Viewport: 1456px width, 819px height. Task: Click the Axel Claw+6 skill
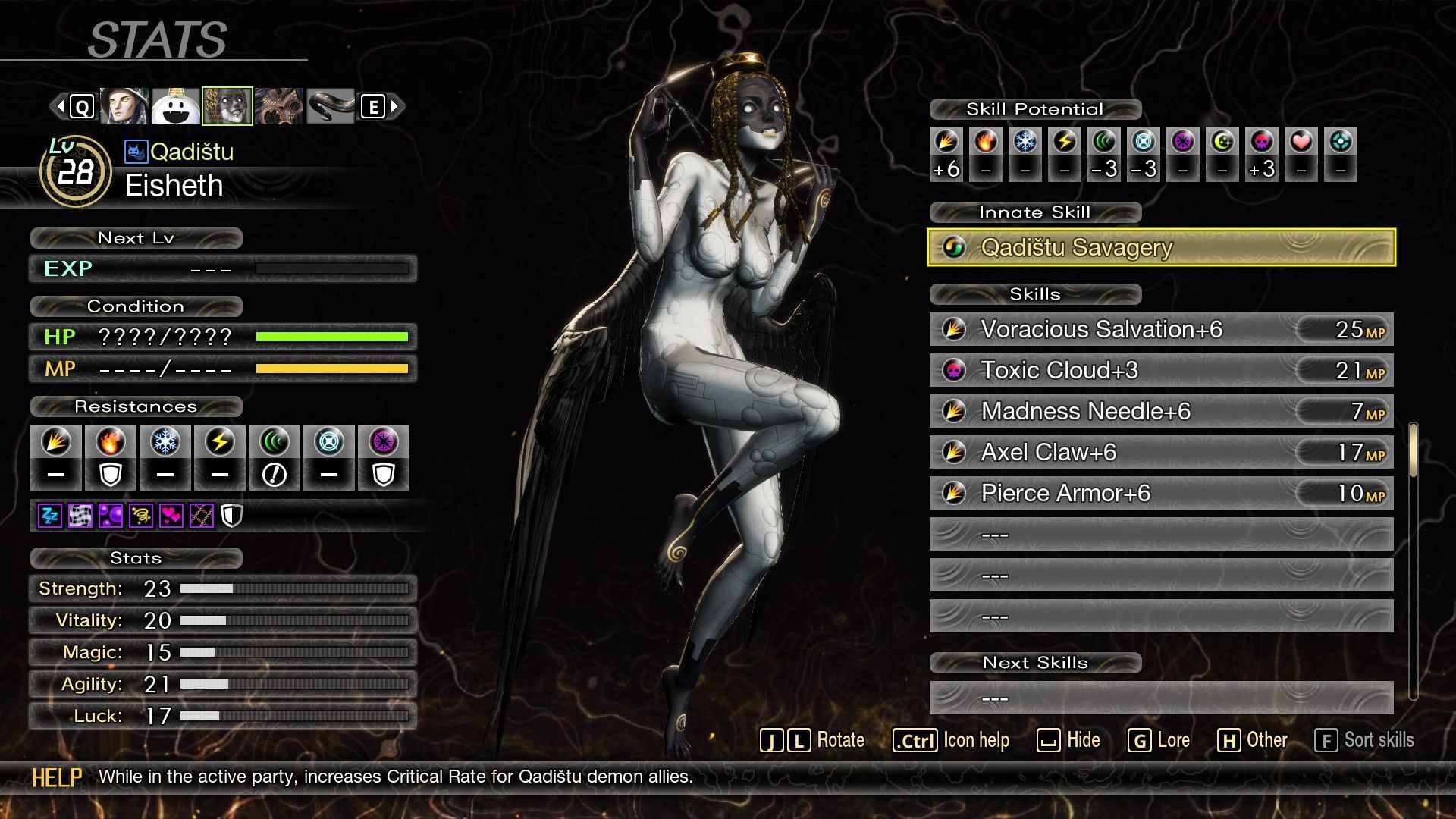coord(1161,452)
